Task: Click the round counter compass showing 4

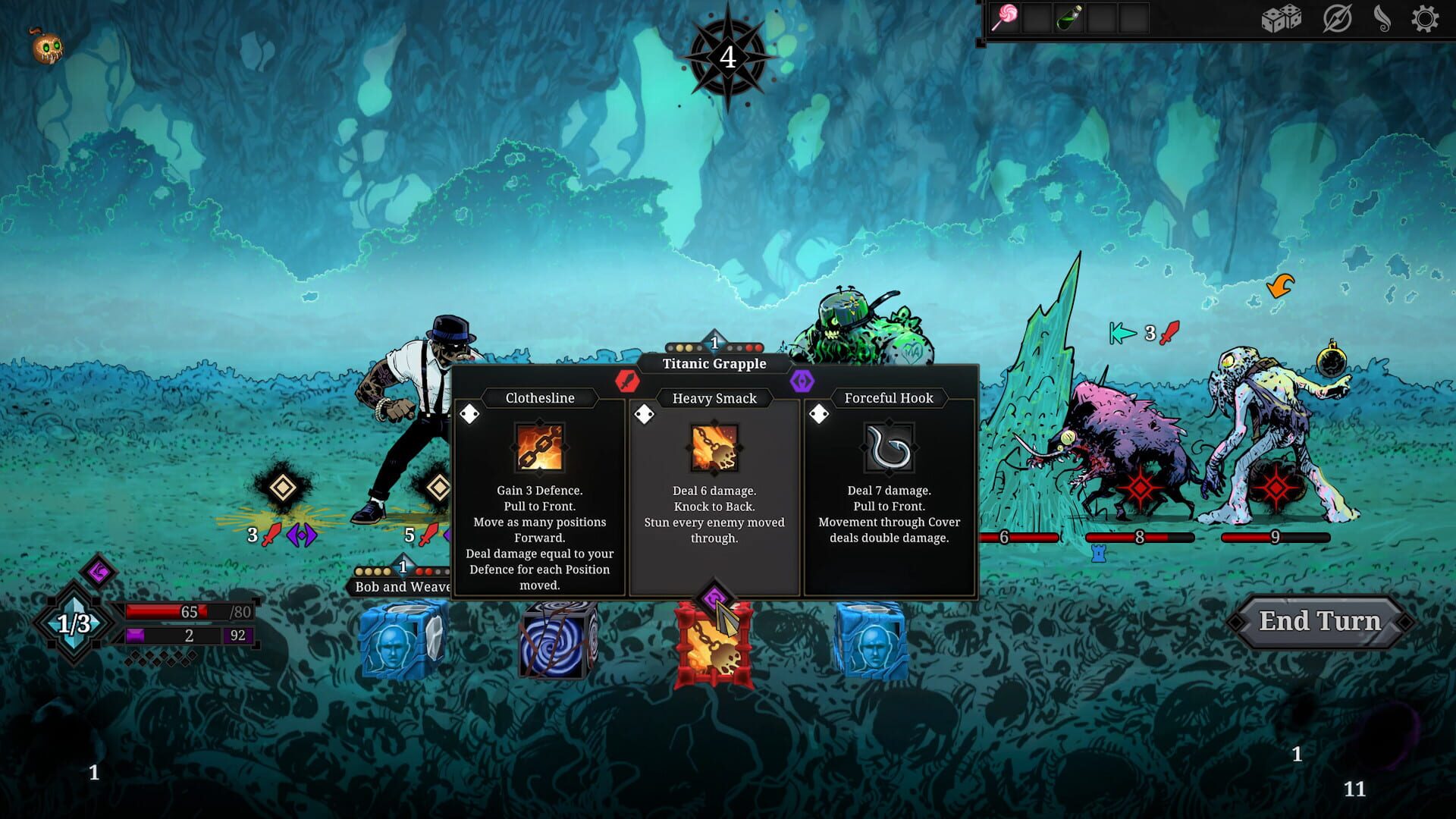Action: pyautogui.click(x=727, y=55)
